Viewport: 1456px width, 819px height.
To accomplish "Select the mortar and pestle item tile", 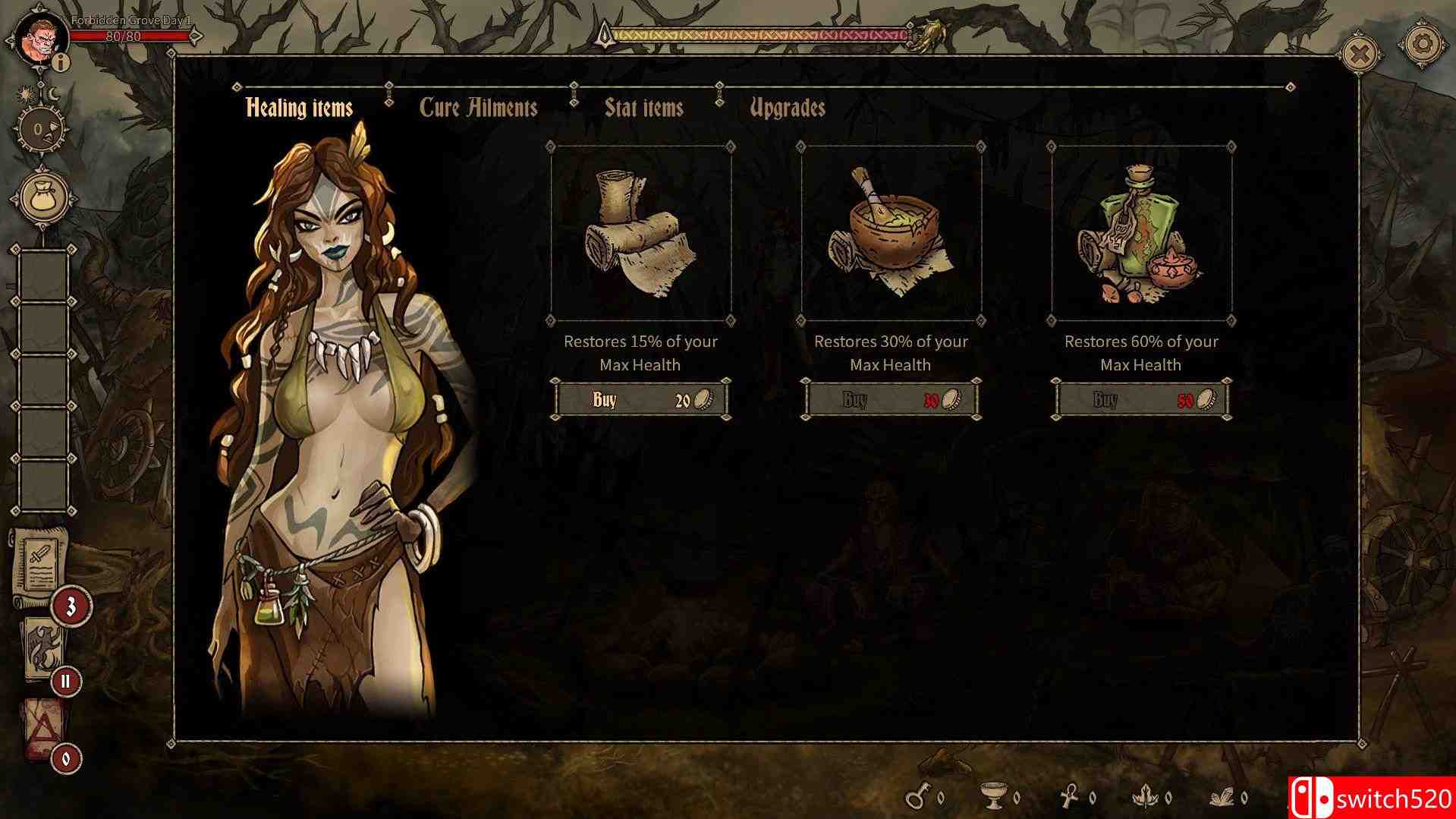I will click(x=891, y=234).
